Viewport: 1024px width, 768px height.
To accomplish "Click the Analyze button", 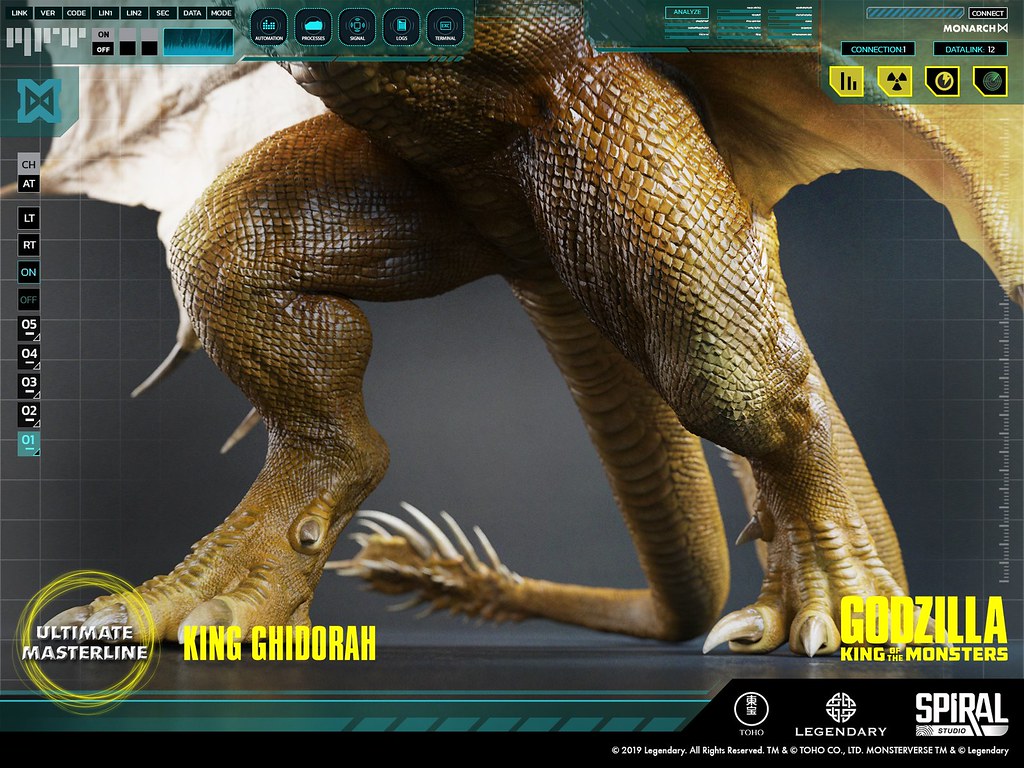I will pyautogui.click(x=685, y=13).
